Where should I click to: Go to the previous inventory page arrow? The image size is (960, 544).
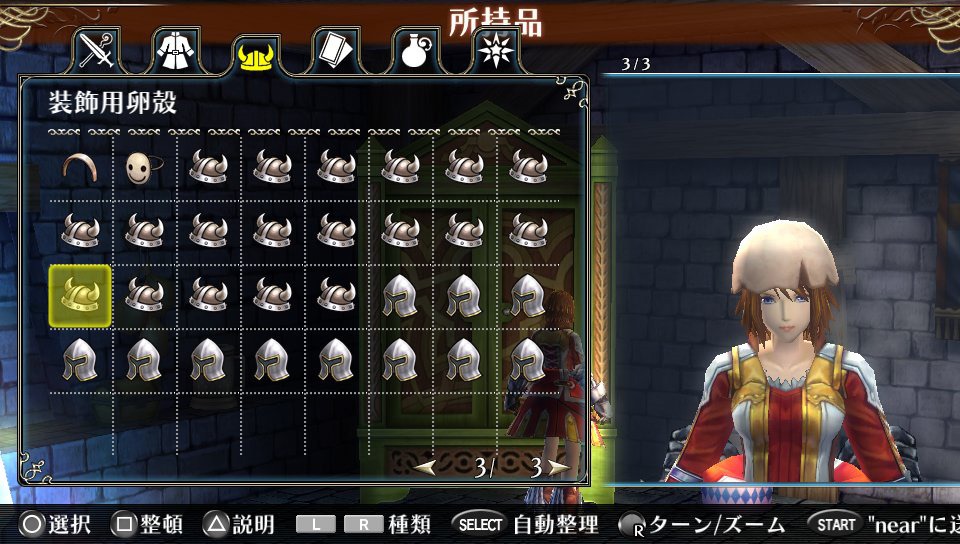426,467
